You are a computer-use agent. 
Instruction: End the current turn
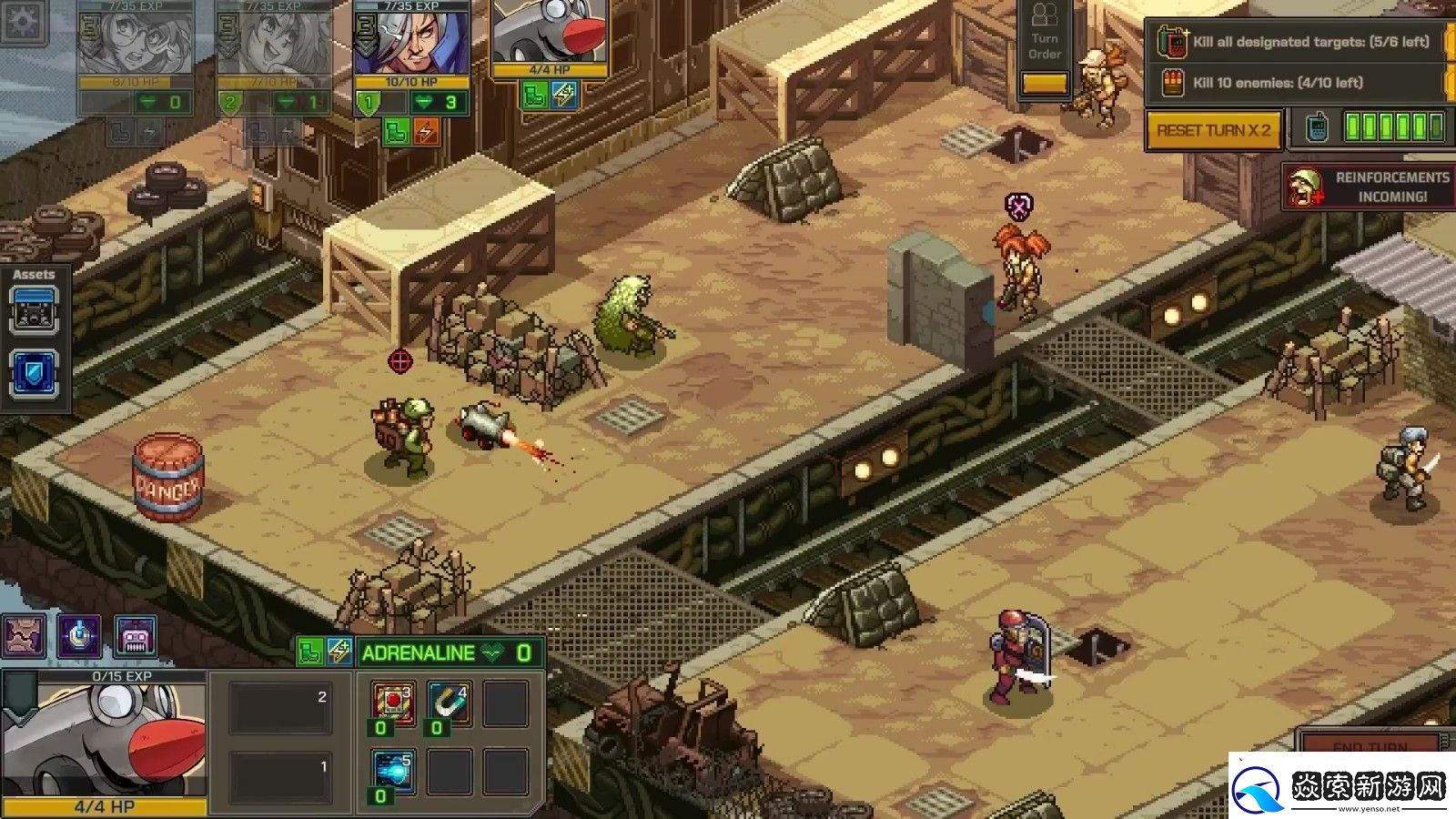1370,744
